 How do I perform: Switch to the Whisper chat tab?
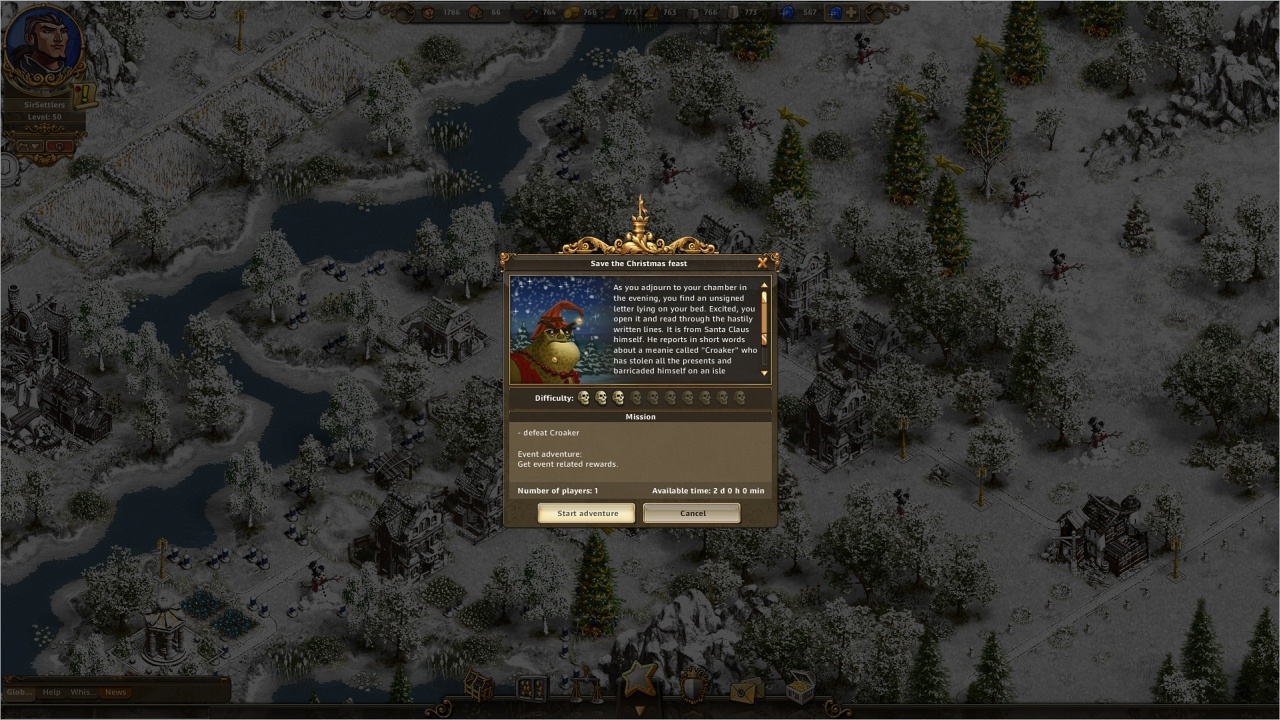coord(83,692)
